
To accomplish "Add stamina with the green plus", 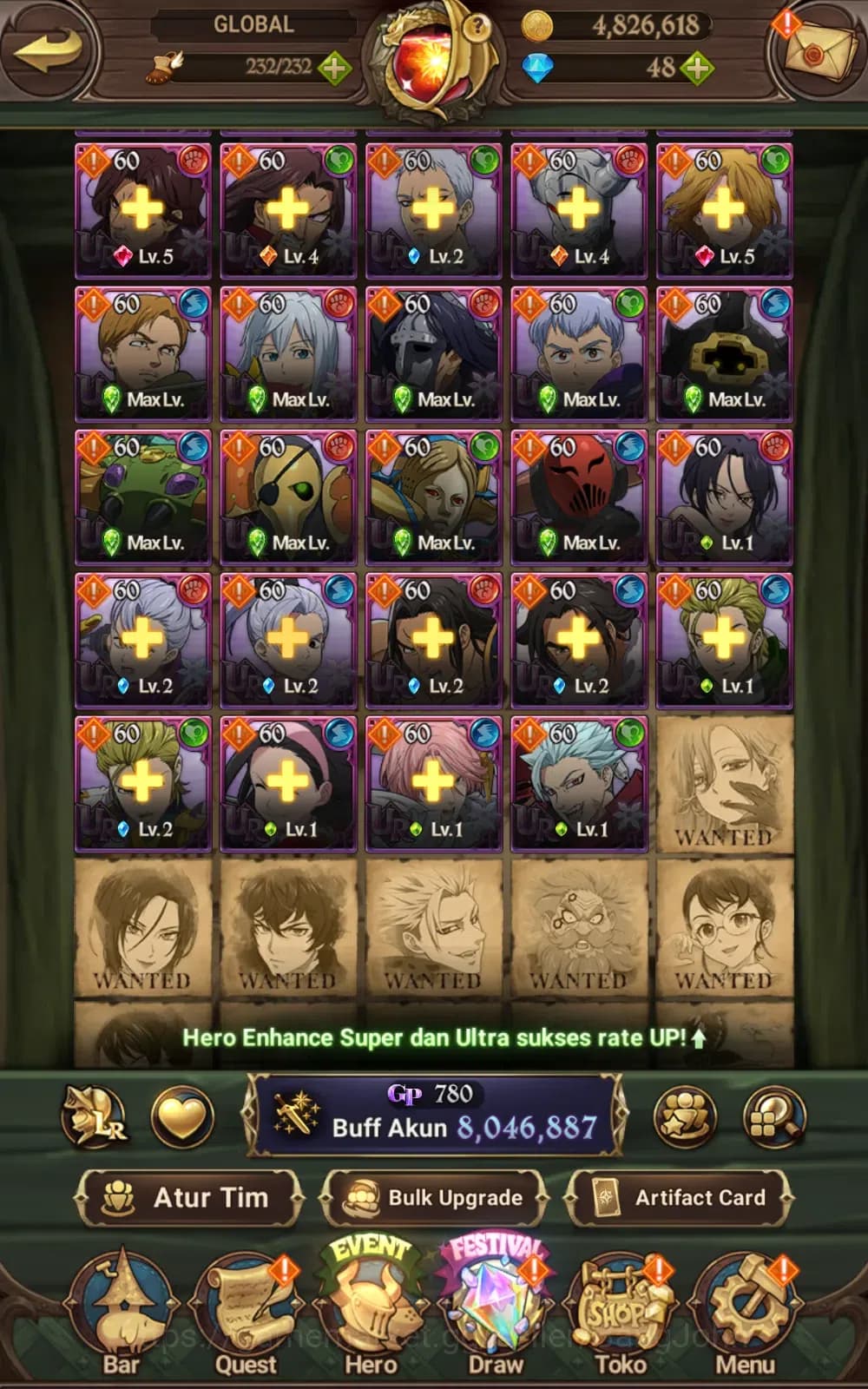I will [335, 68].
